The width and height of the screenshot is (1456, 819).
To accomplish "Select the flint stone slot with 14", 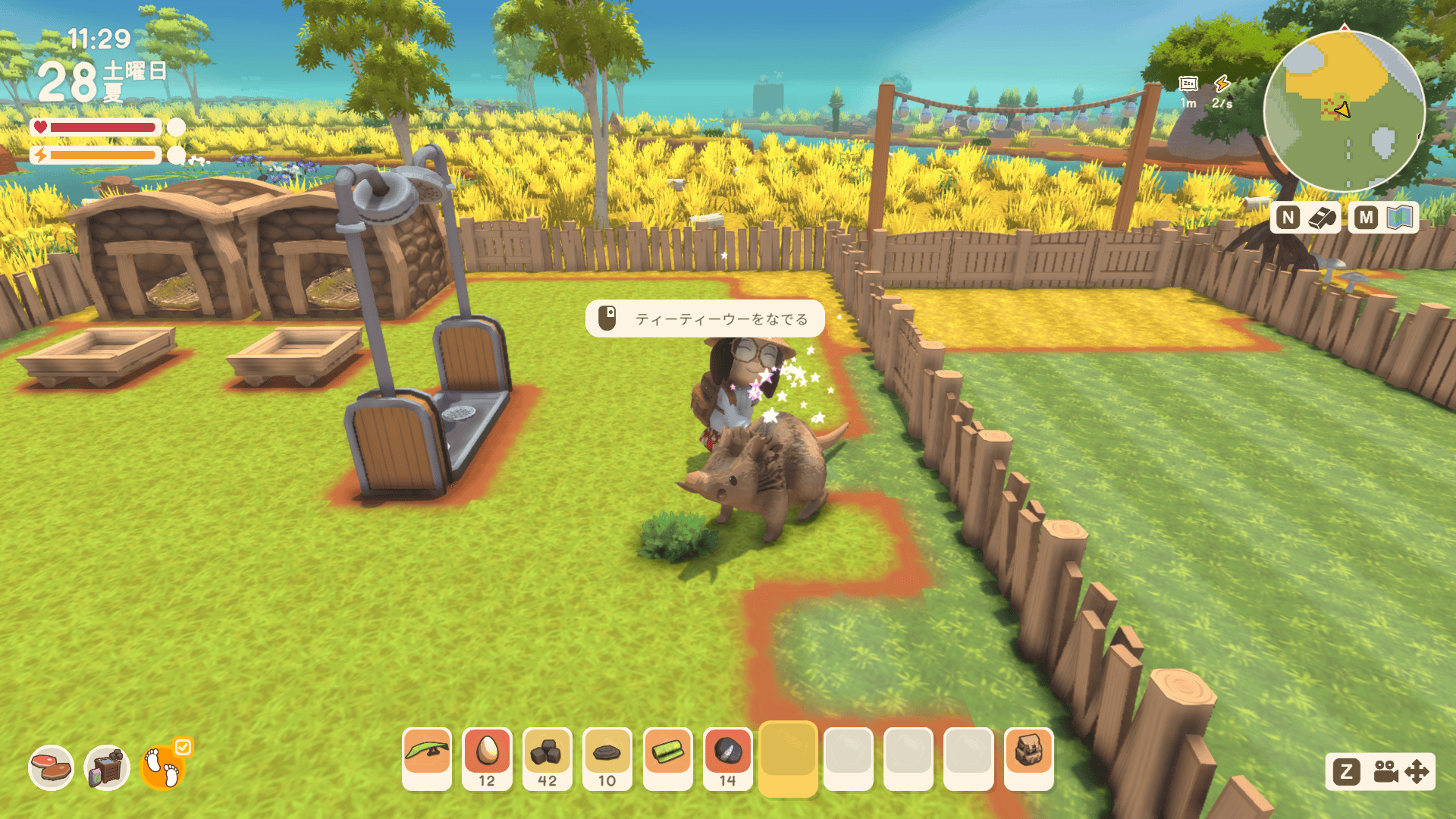I will click(x=727, y=758).
